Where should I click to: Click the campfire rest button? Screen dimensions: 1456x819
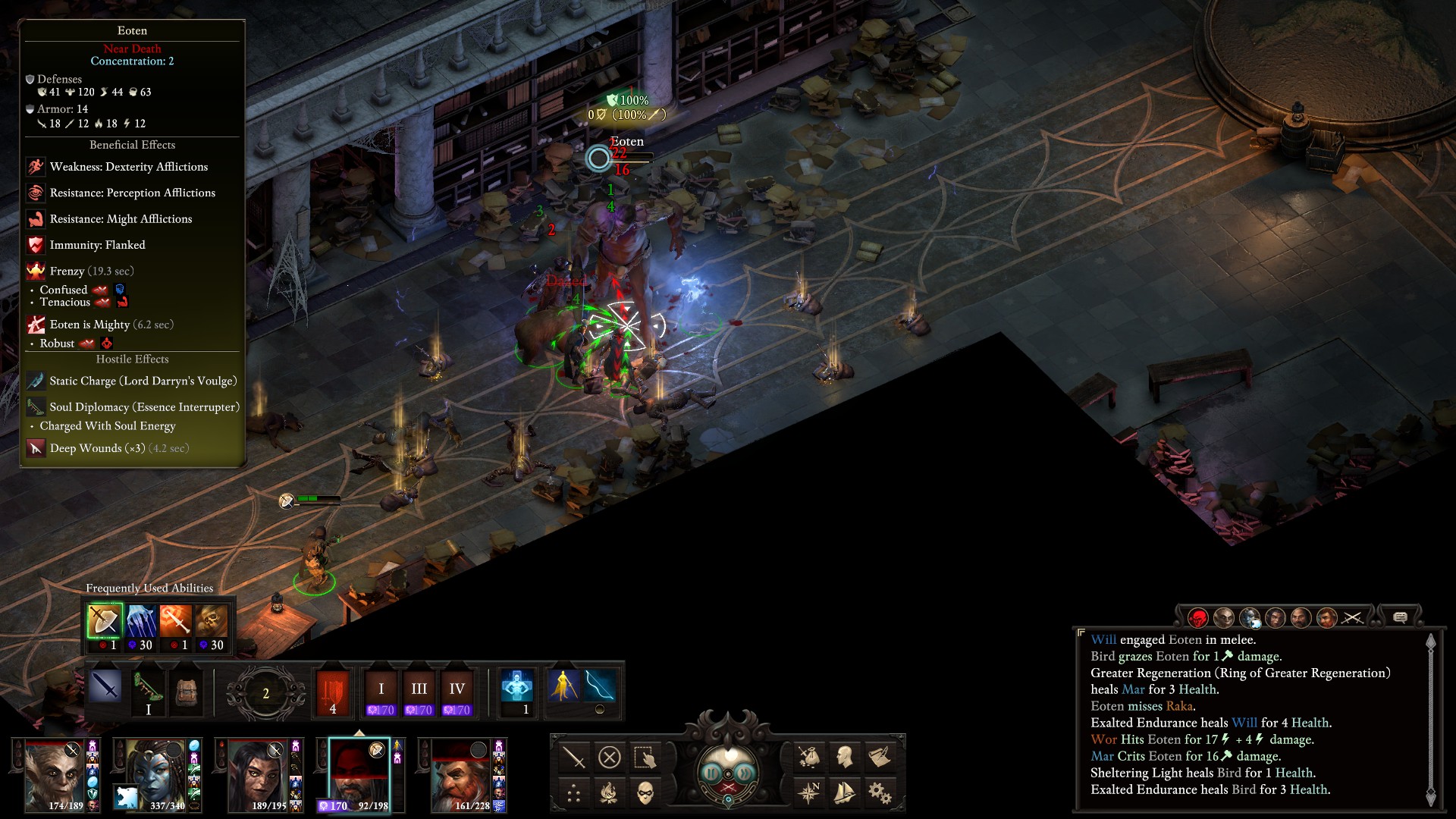(x=610, y=793)
